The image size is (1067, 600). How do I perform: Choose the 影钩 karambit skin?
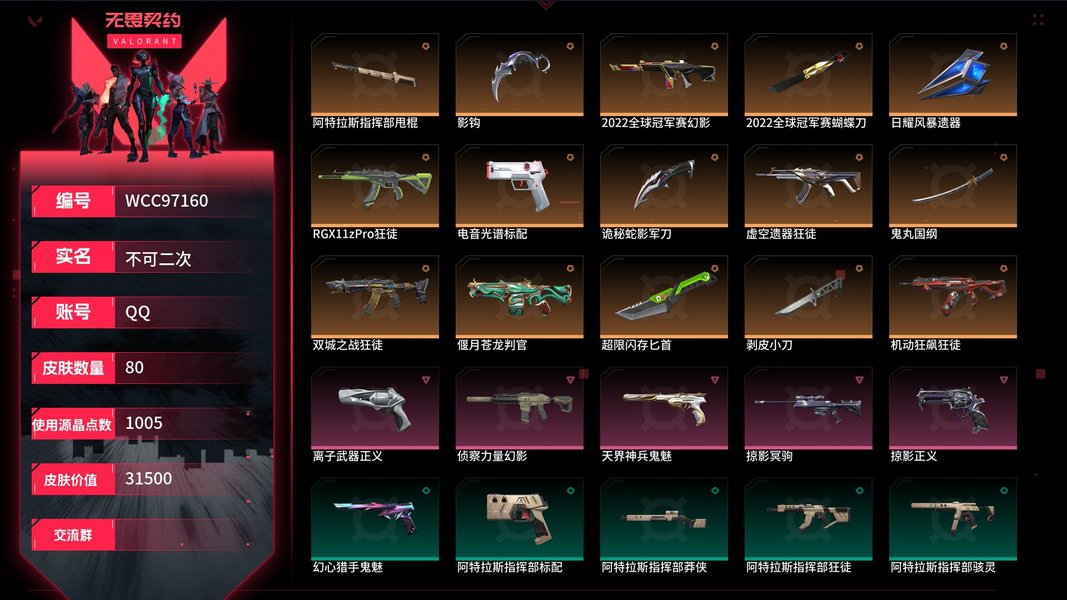pyautogui.click(x=519, y=75)
